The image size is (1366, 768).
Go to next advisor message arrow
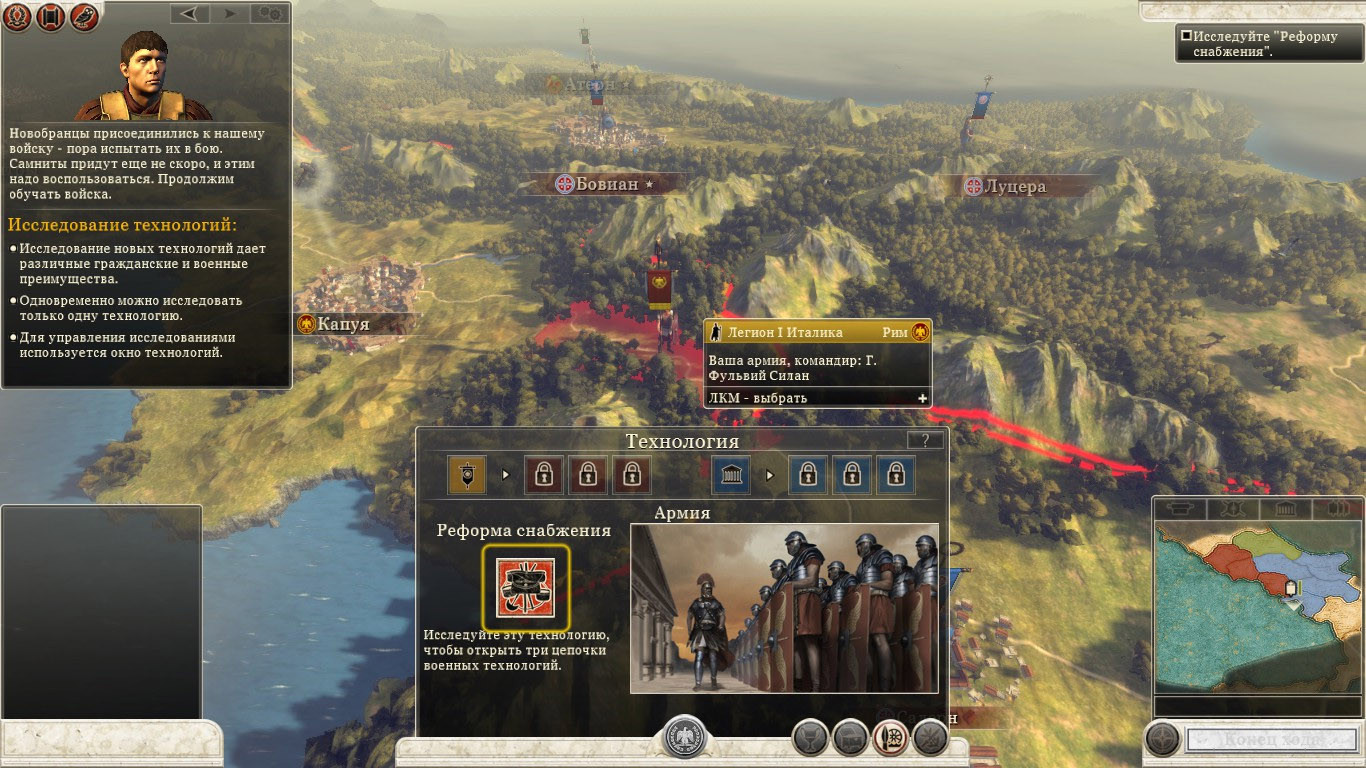click(230, 13)
